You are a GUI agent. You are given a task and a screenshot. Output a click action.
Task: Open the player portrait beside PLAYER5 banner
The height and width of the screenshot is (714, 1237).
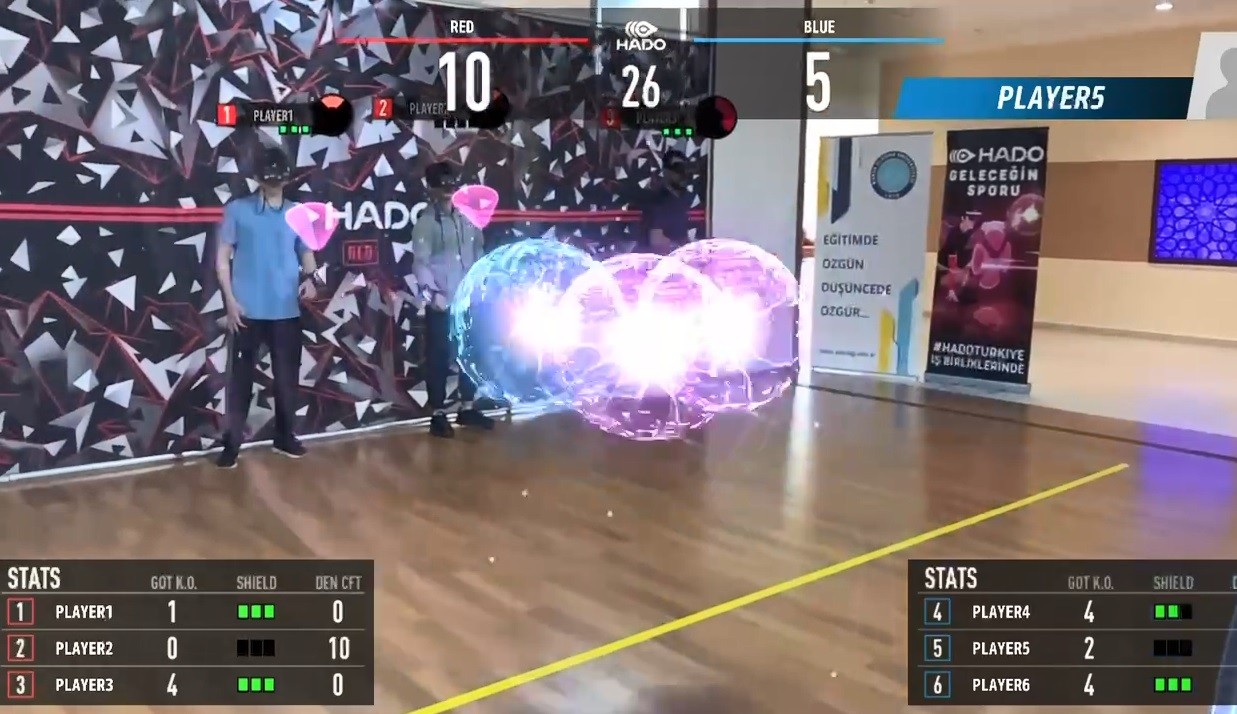click(1216, 78)
